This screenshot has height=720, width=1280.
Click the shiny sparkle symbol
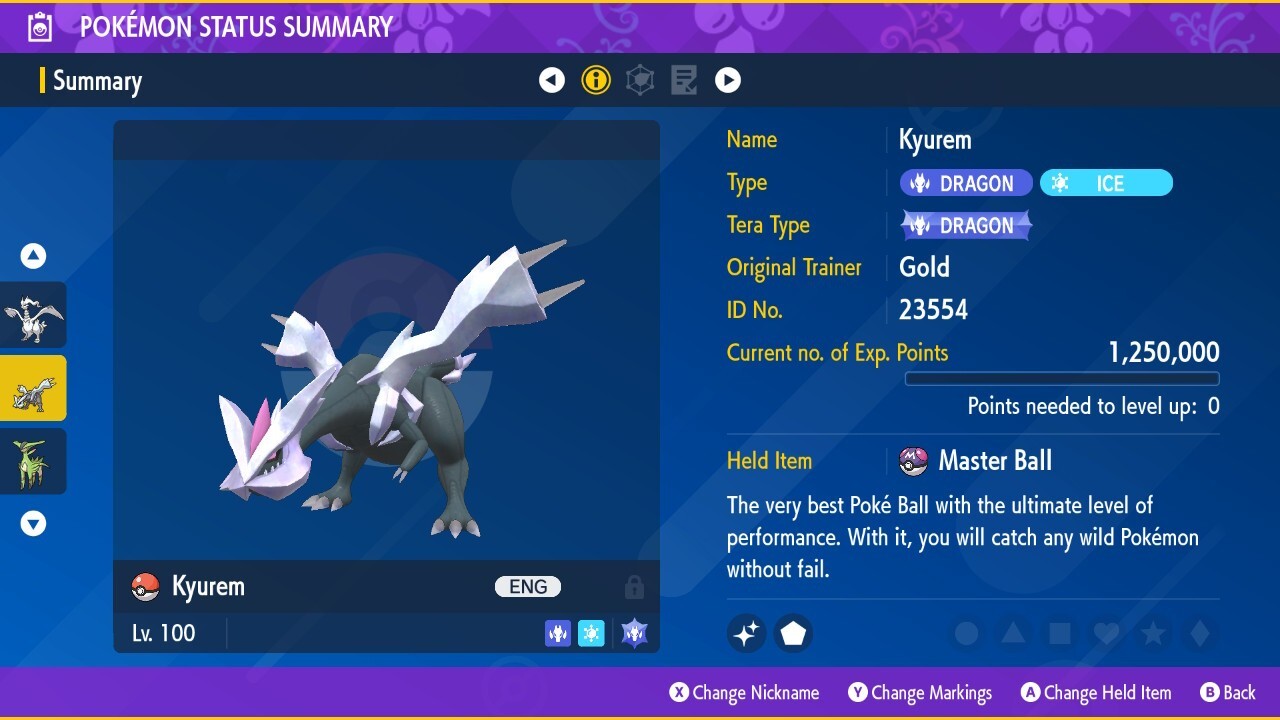click(x=746, y=633)
